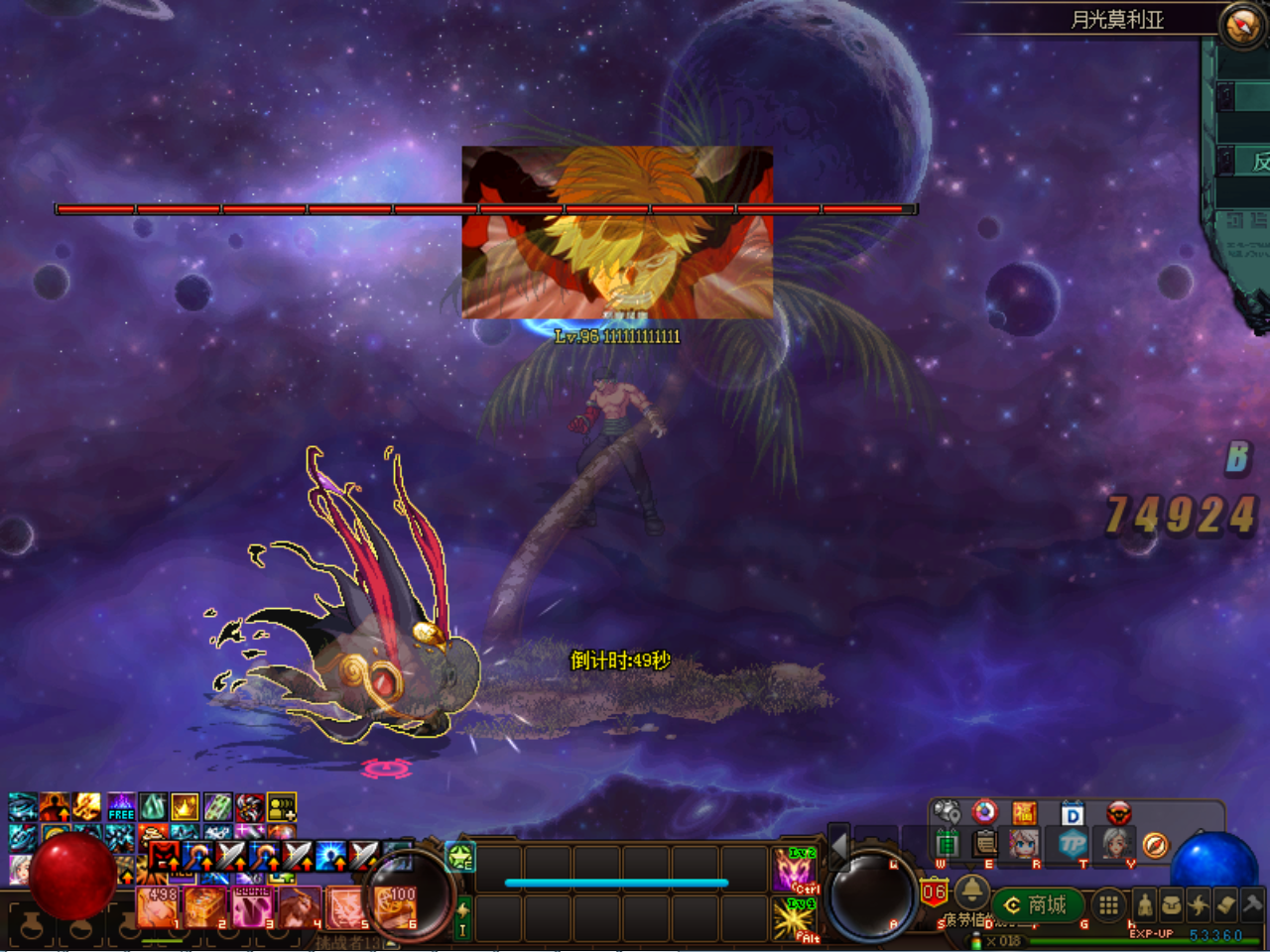Click the red 06 fatigue badge
The height and width of the screenshot is (952, 1270).
tap(934, 892)
